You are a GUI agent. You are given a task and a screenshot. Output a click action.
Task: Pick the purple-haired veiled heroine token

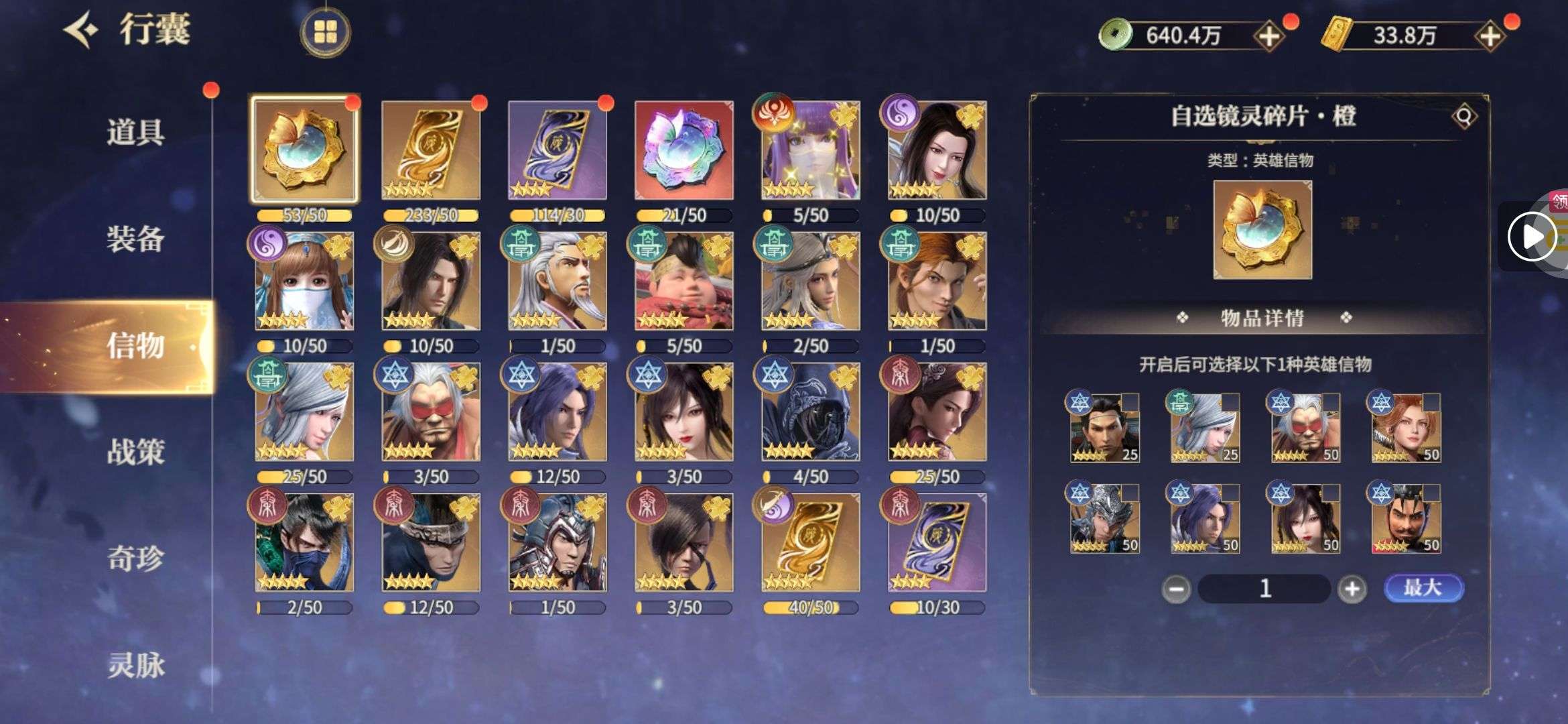811,149
